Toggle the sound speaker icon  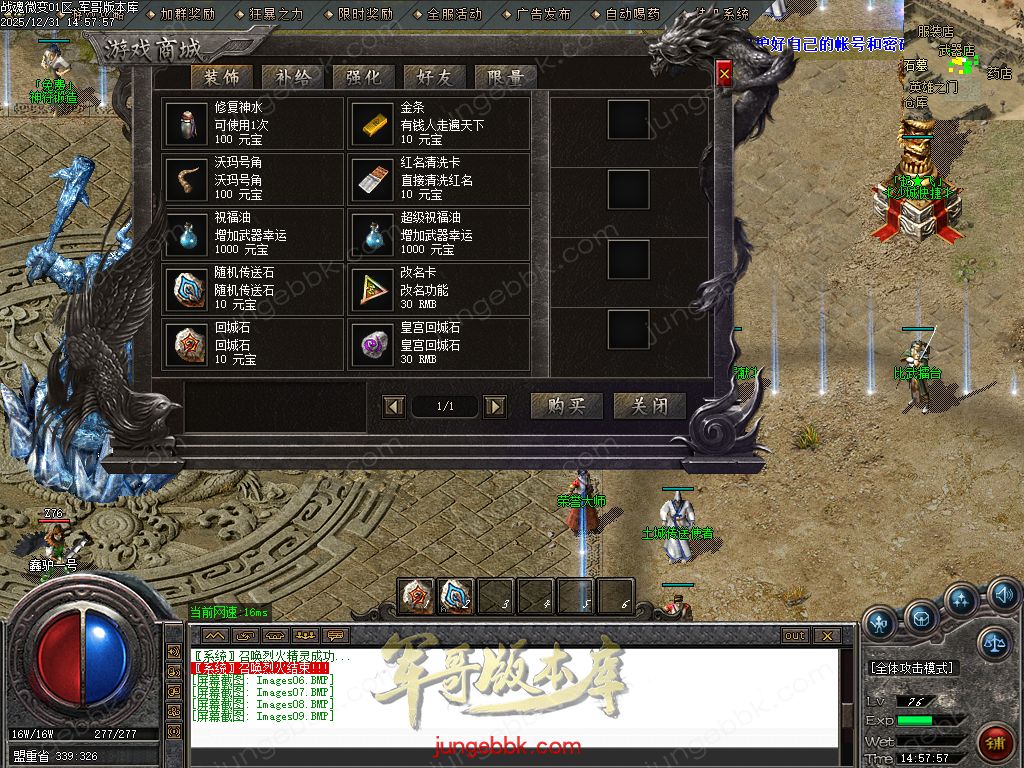[1002, 597]
